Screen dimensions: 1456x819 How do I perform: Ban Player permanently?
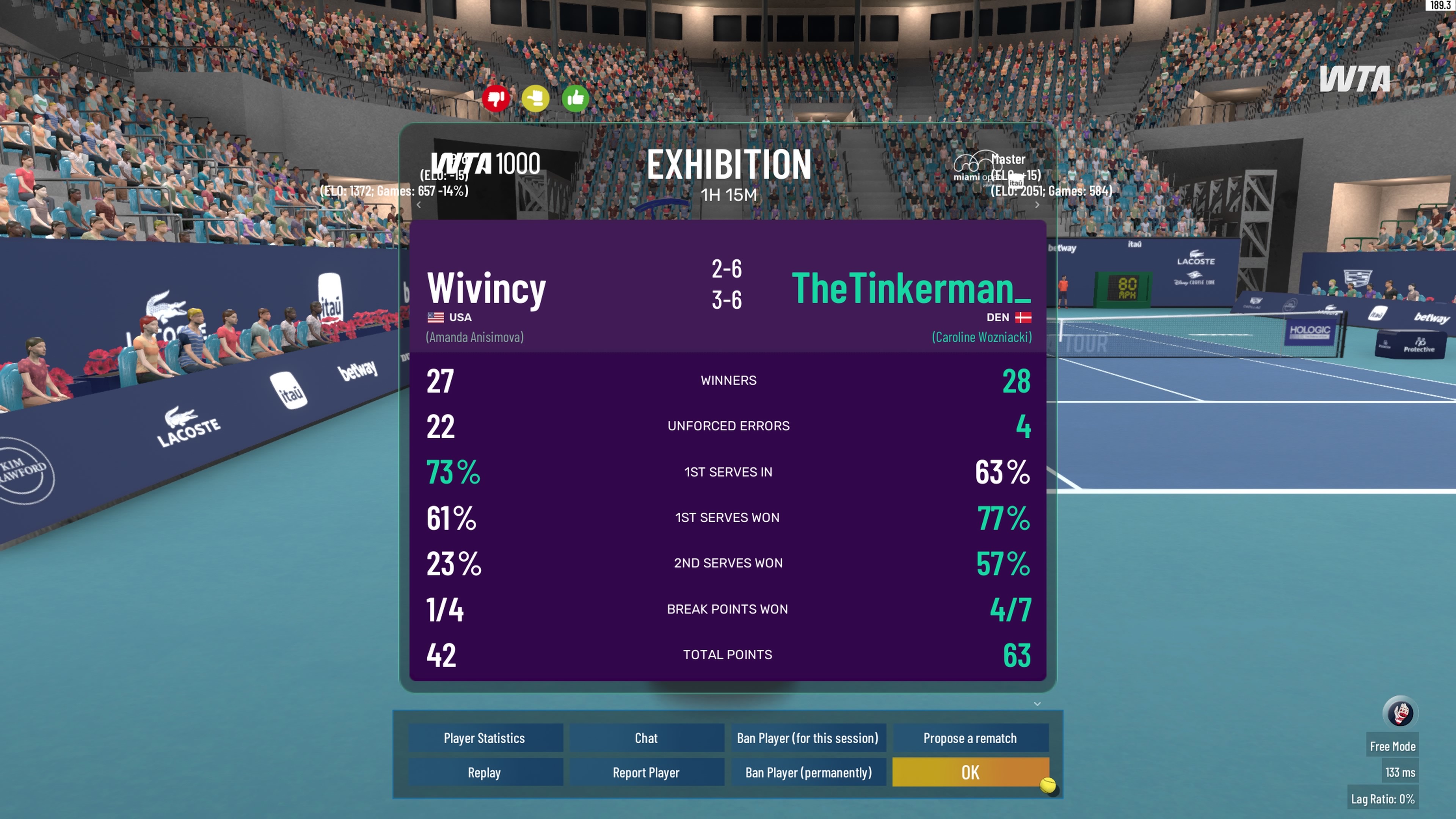pos(808,772)
